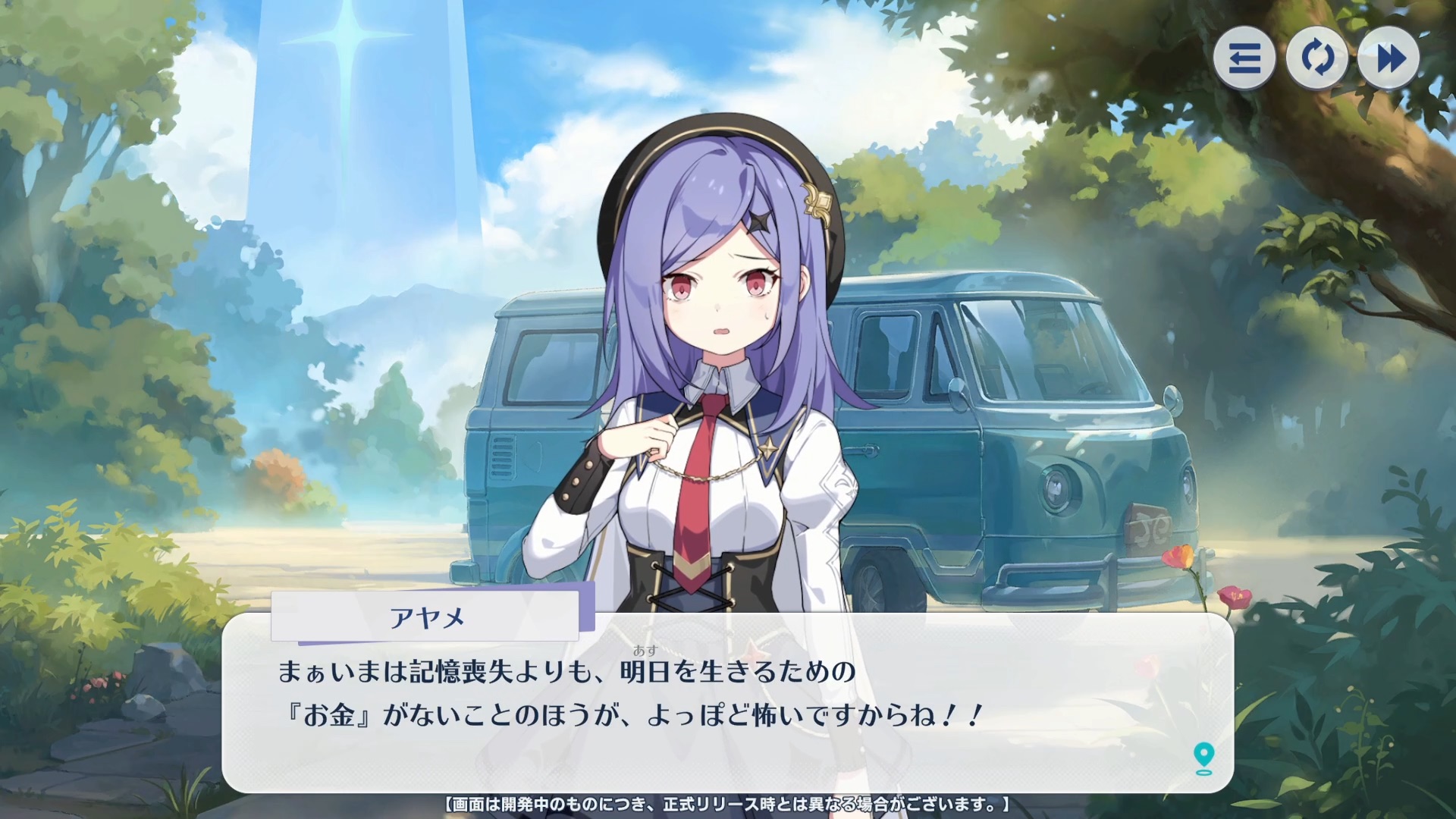The width and height of the screenshot is (1456, 819).
Task: Select the leftmost circular button with arrow lines
Action: (x=1244, y=58)
